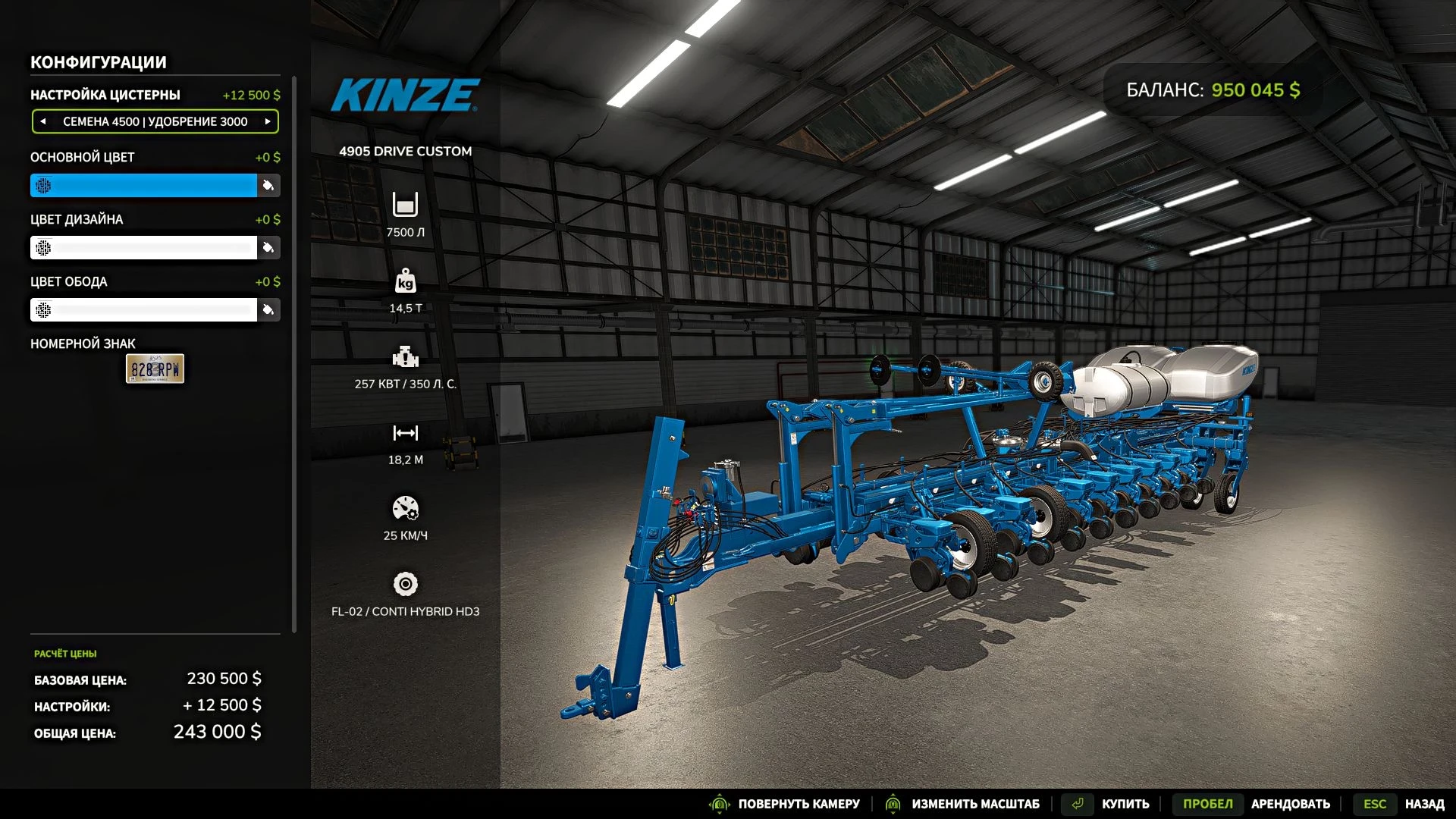Click the change scale icon

point(893,804)
